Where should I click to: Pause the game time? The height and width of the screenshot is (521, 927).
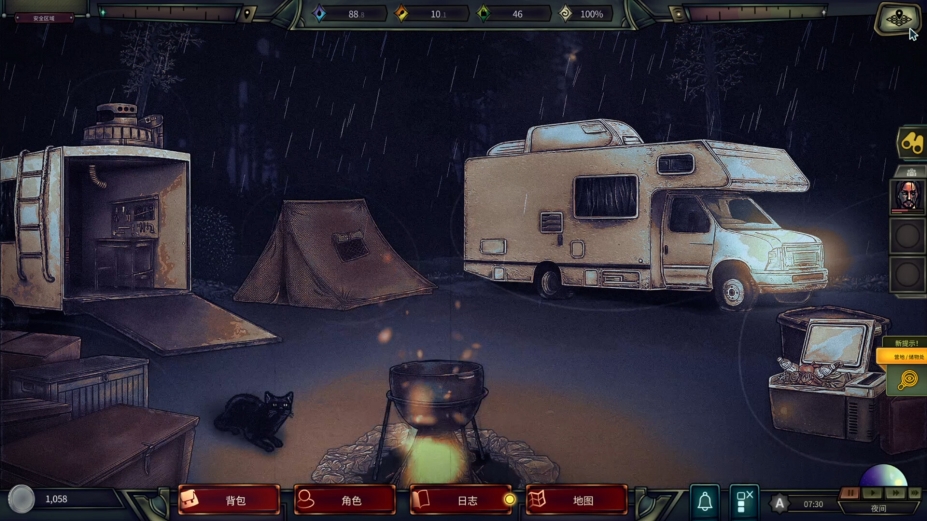point(850,492)
